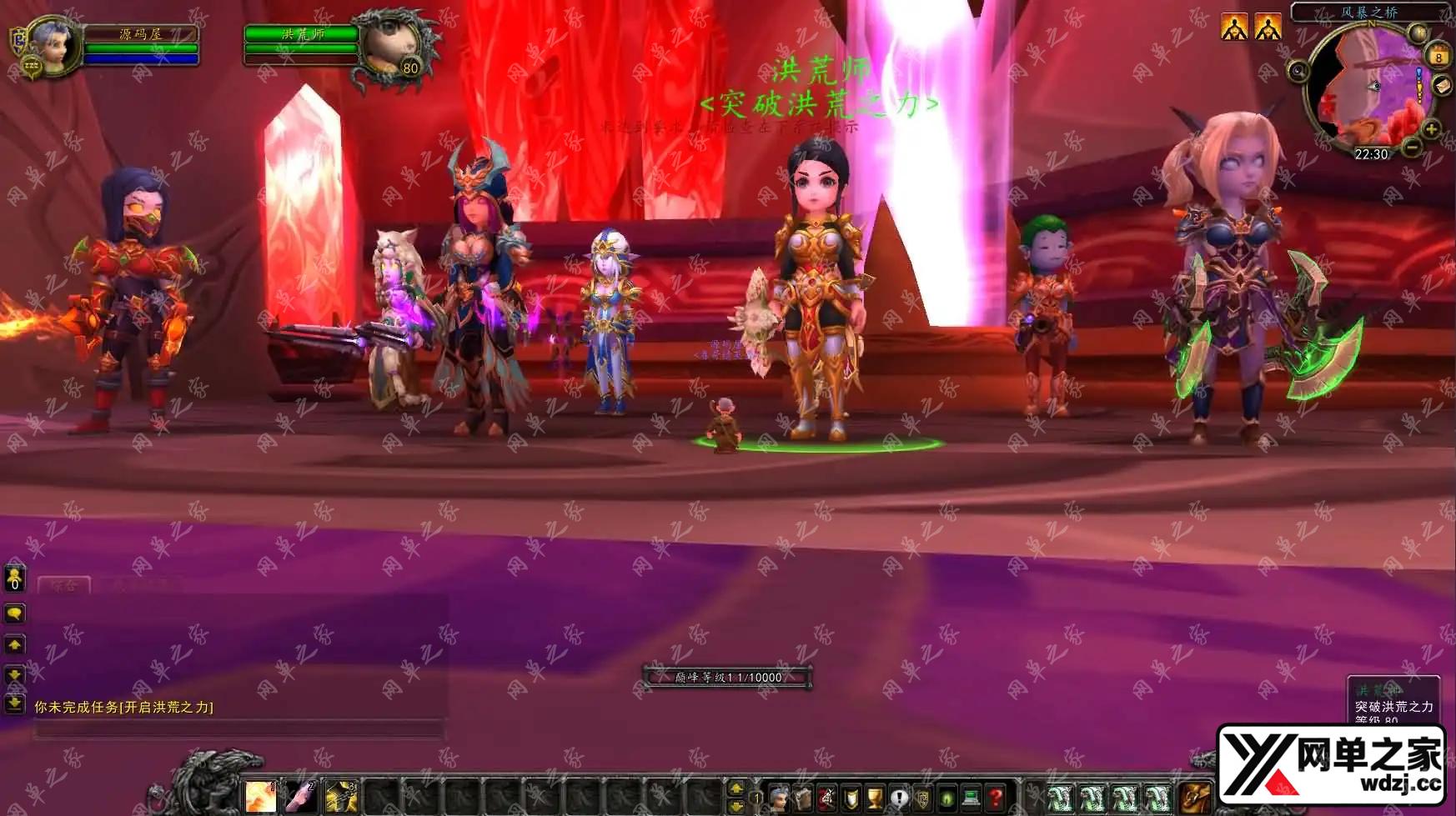
Task: Open the chat speech bubble button
Action: tap(15, 613)
